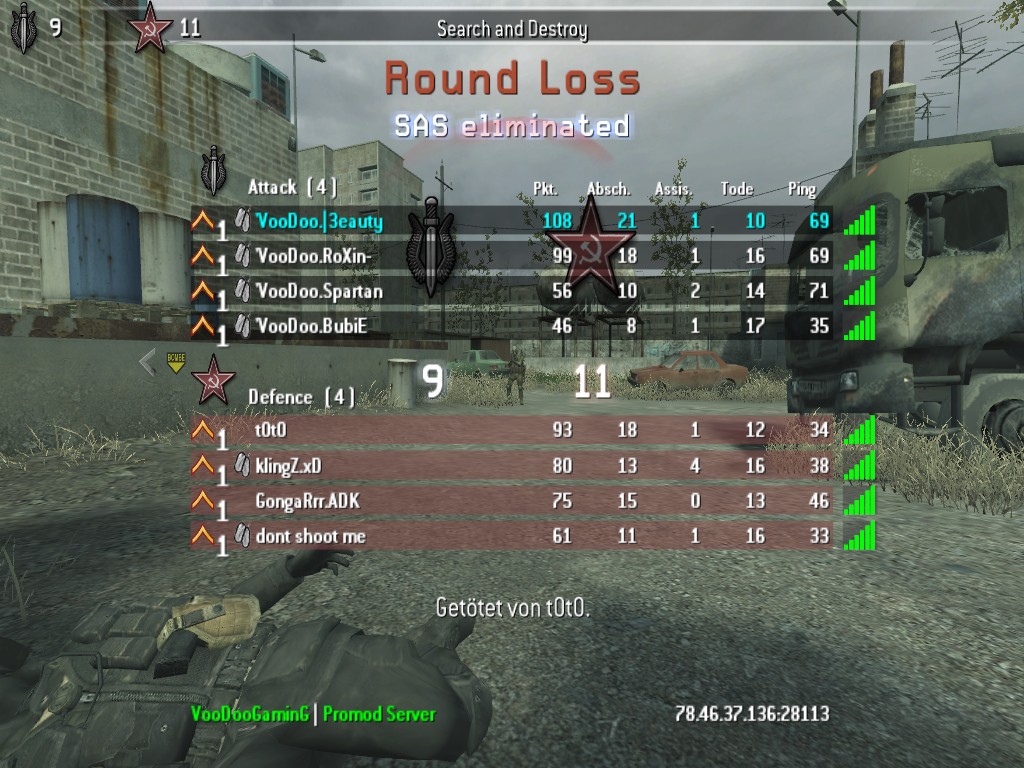Click the klingZ.xD player row
Viewport: 1024px width, 768px height.
pos(288,466)
